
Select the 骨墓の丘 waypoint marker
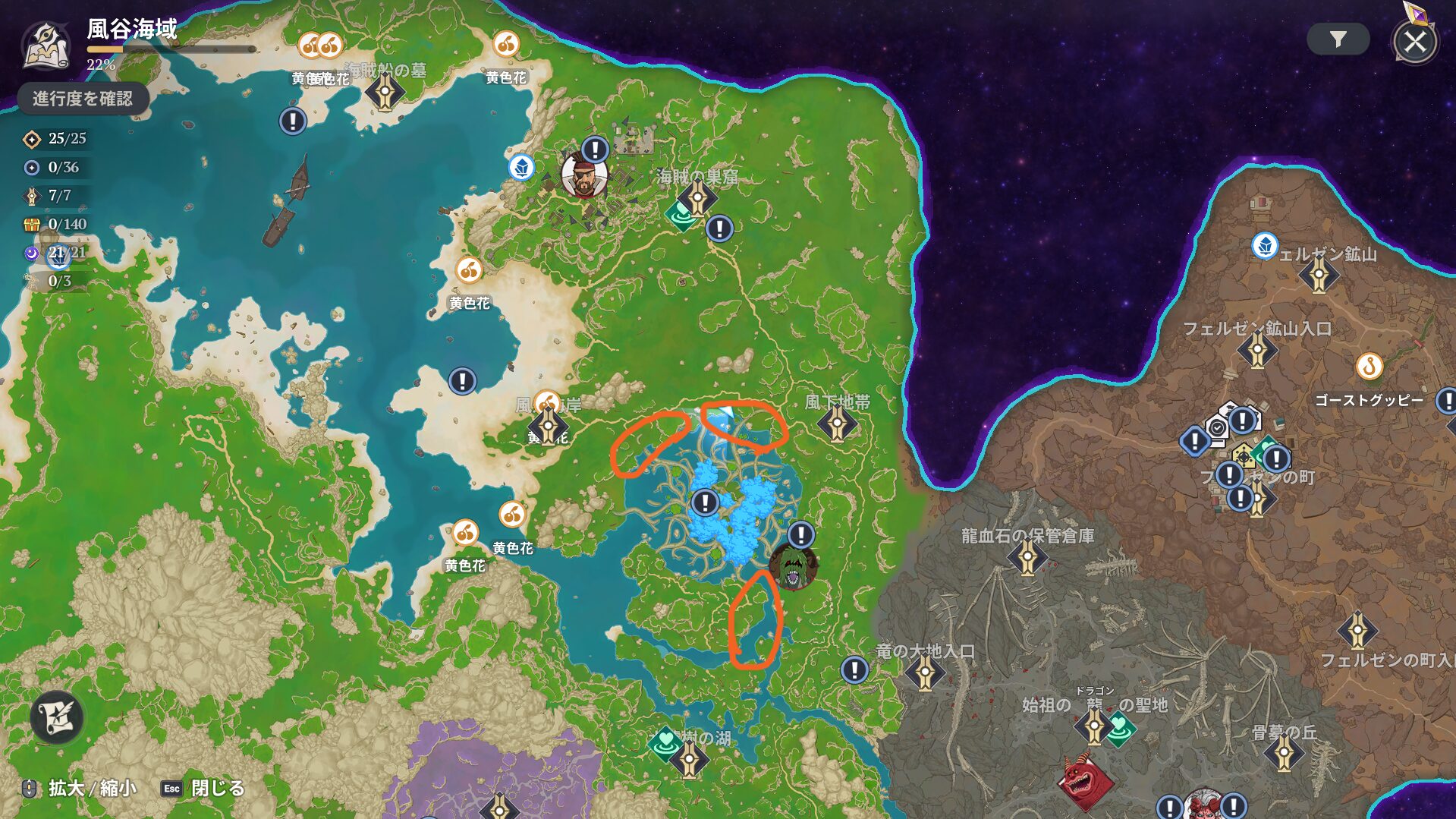pyautogui.click(x=1284, y=754)
